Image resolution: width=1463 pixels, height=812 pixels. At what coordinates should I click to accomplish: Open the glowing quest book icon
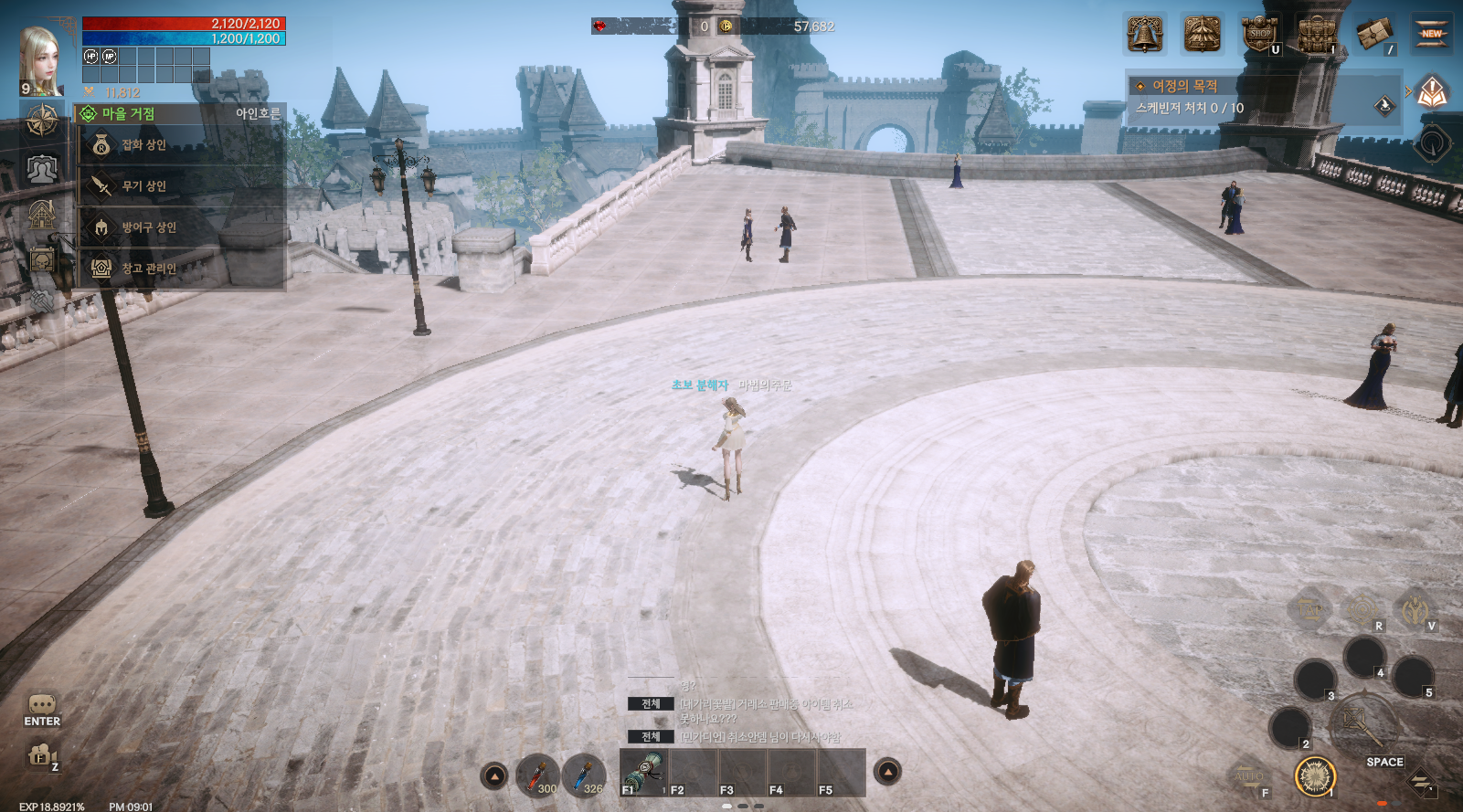tap(1432, 91)
